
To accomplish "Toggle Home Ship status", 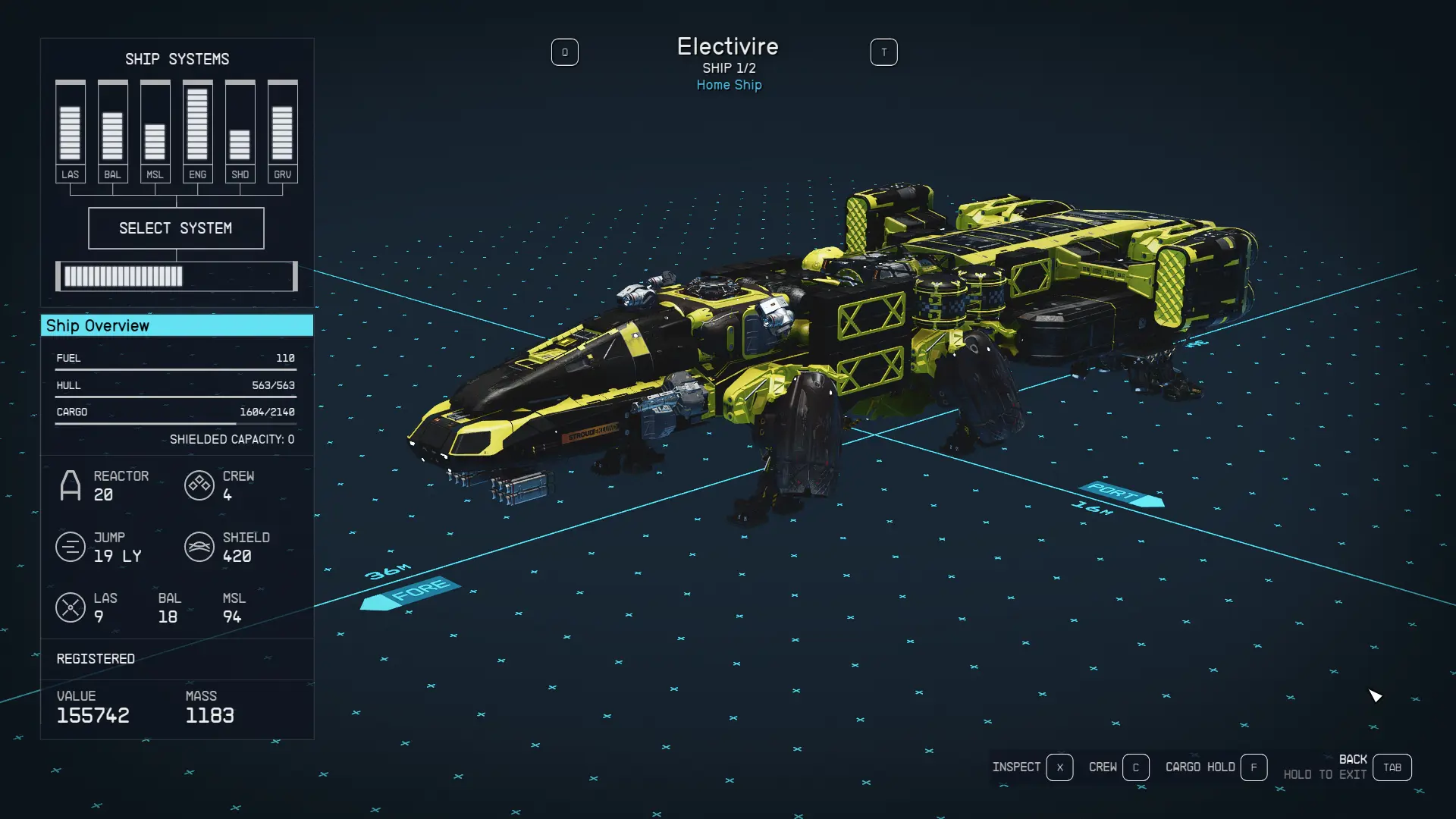I will point(728,85).
